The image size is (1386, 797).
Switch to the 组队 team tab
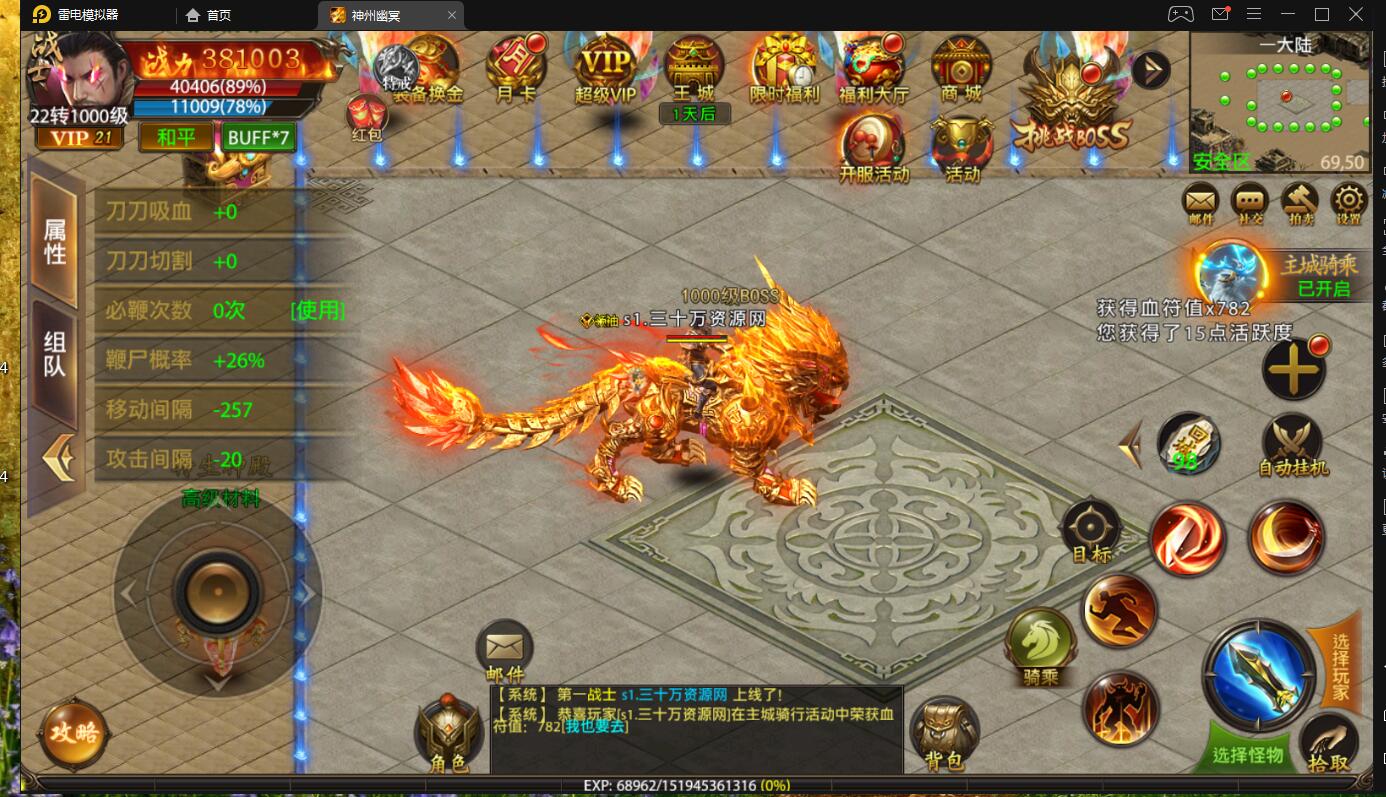click(54, 356)
